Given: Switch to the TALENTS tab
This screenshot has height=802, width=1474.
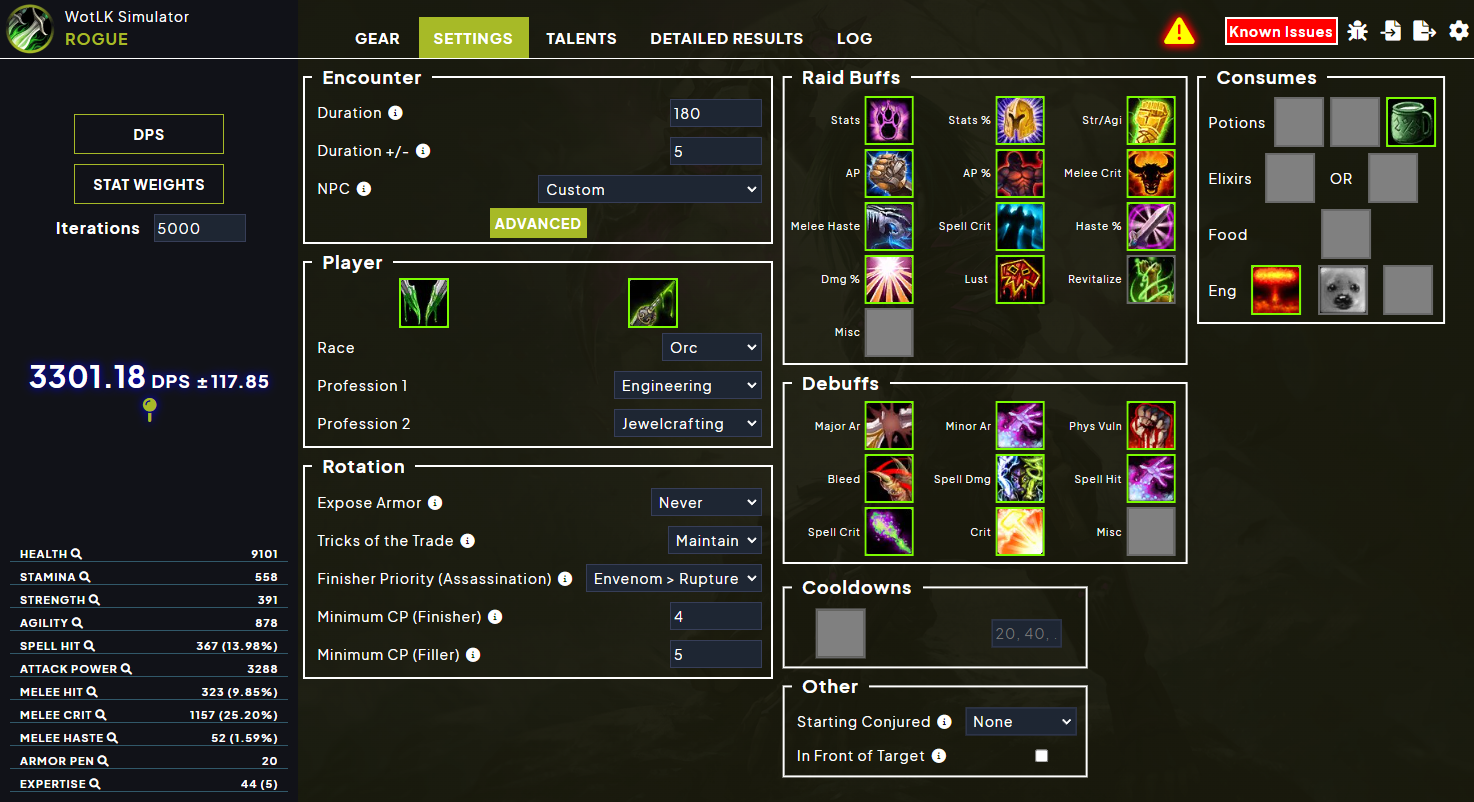Looking at the screenshot, I should tap(581, 38).
